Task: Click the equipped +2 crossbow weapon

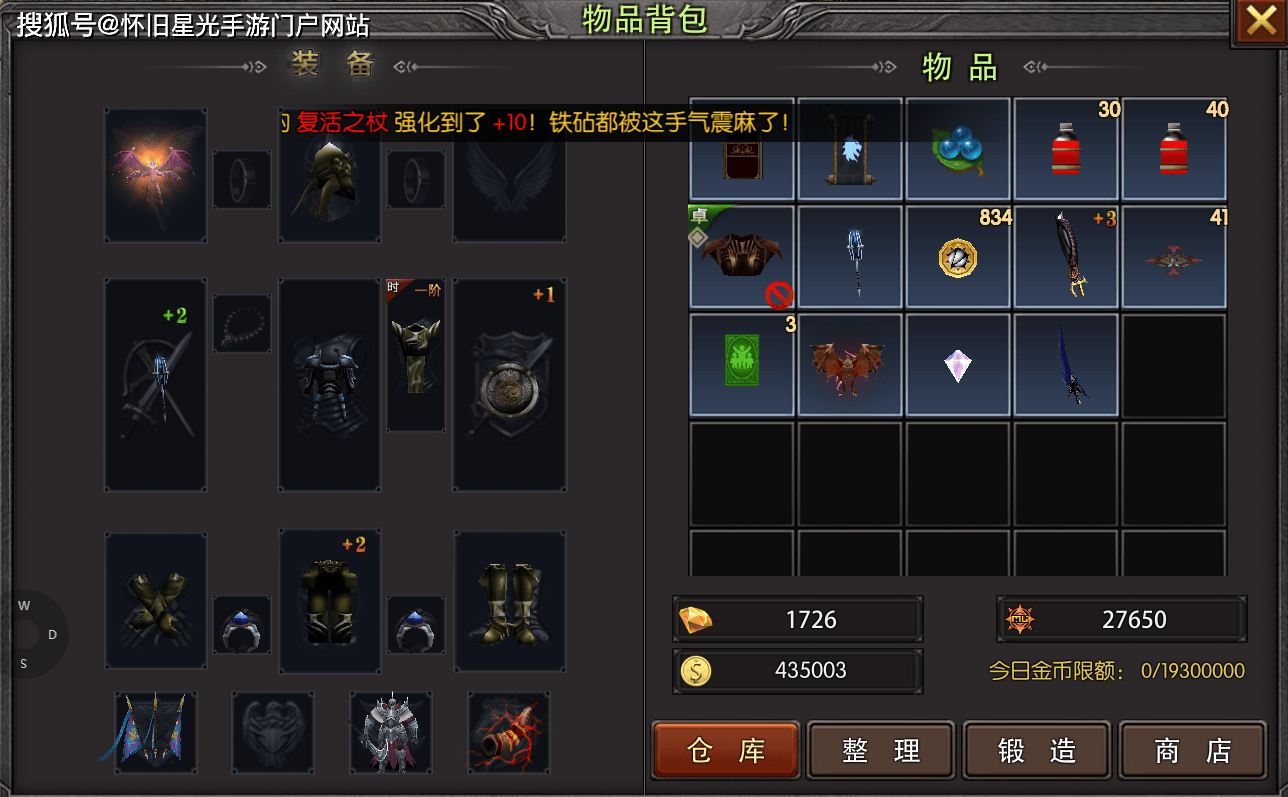Action: click(155, 385)
